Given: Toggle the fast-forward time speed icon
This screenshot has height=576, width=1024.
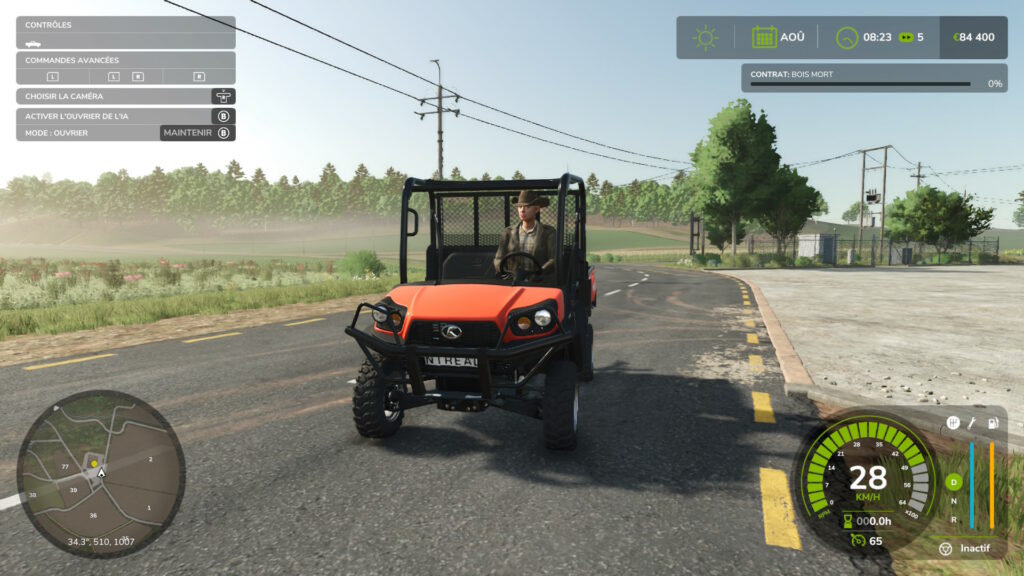Looking at the screenshot, I should pos(906,37).
